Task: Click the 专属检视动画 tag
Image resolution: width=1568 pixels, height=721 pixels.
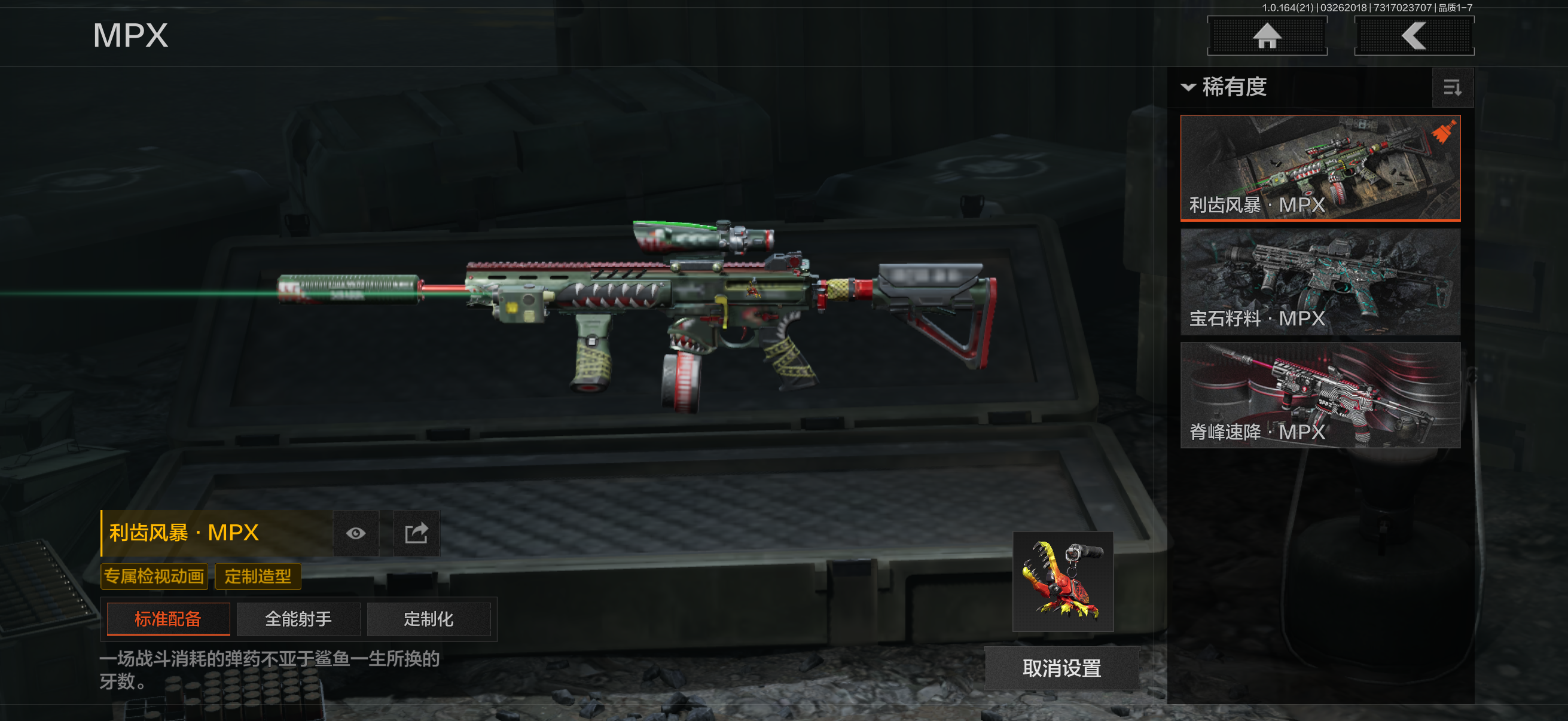Action: click(154, 576)
